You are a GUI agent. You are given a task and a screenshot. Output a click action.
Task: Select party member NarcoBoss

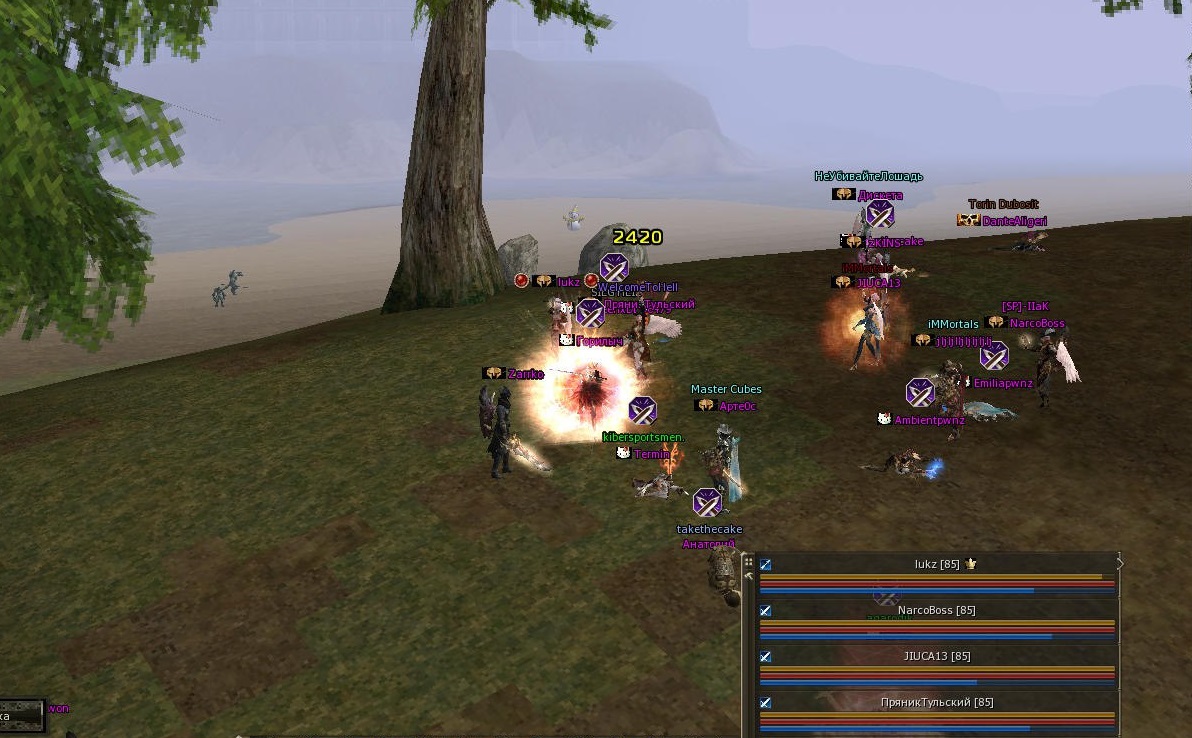(x=937, y=611)
